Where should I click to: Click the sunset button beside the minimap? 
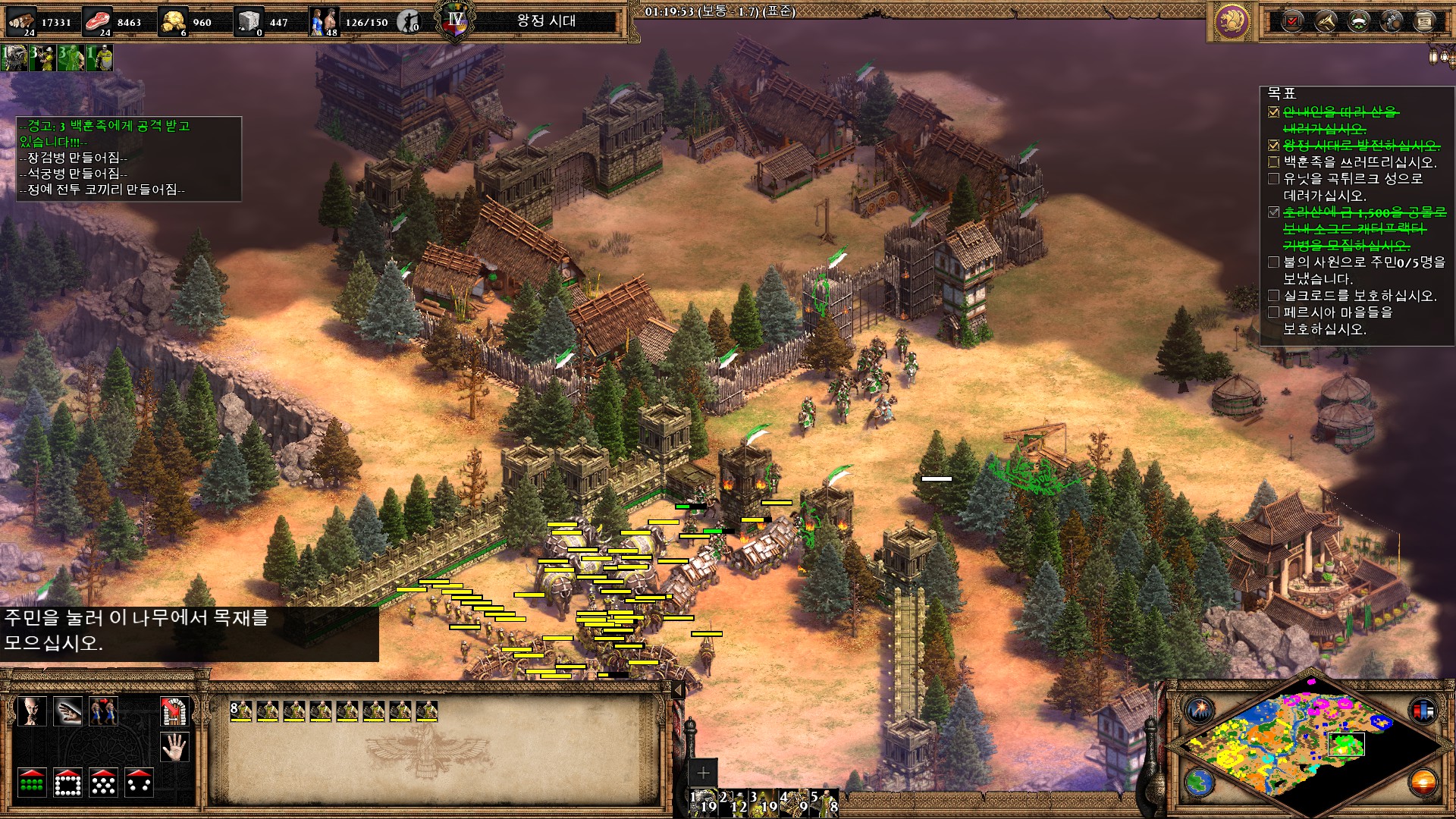[x=1423, y=782]
